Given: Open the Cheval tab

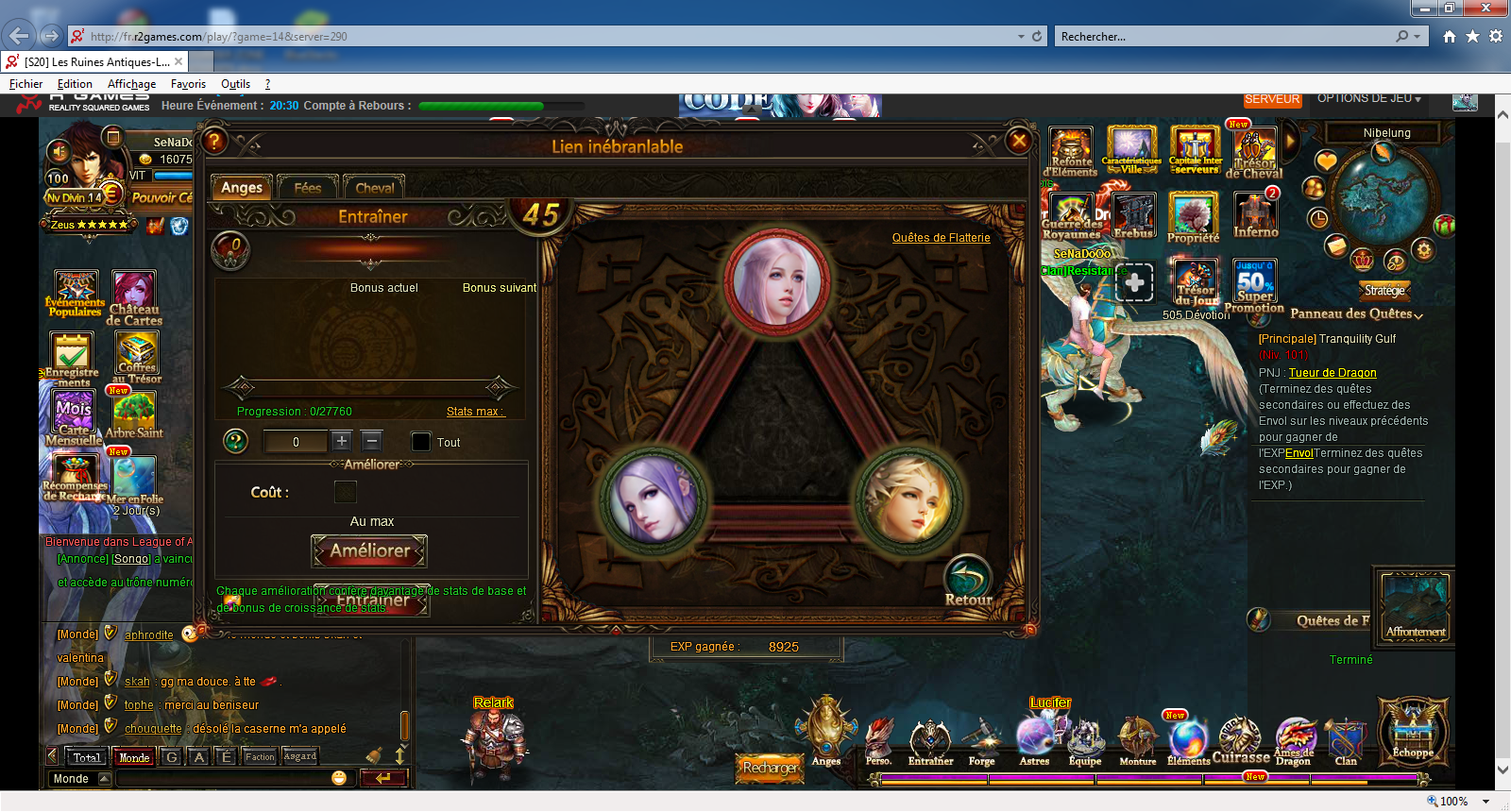Looking at the screenshot, I should [x=374, y=187].
